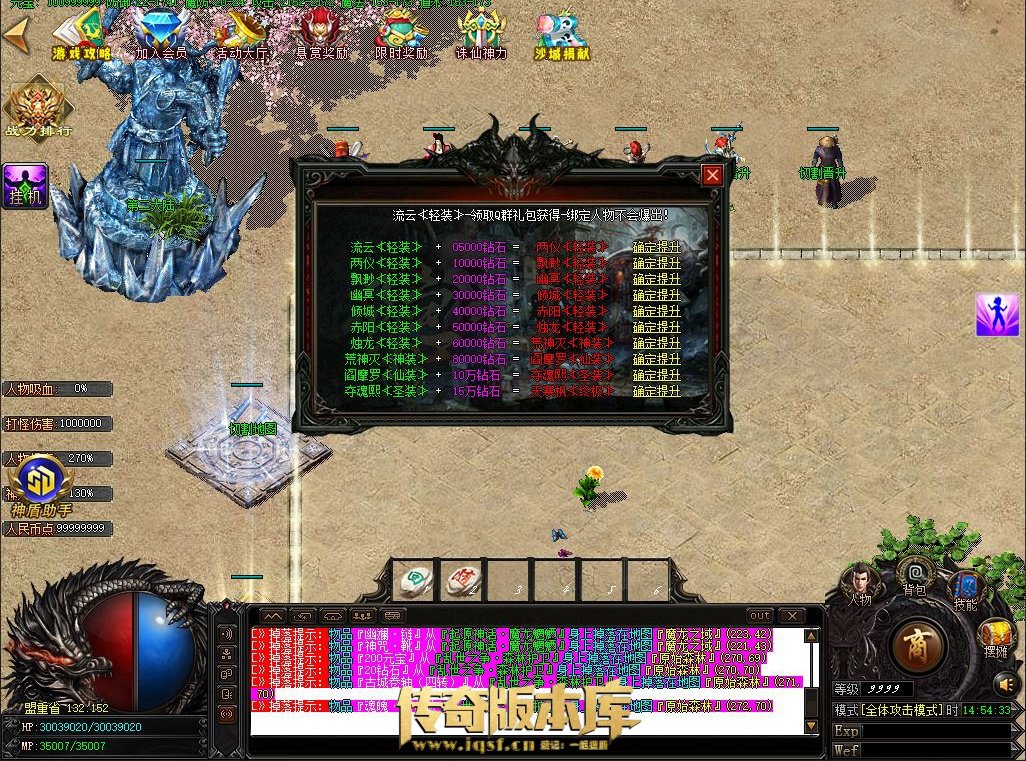Viewport: 1026px width, 761px height.
Task: Toggle the 挂机 auto-play button
Action: tap(25, 187)
